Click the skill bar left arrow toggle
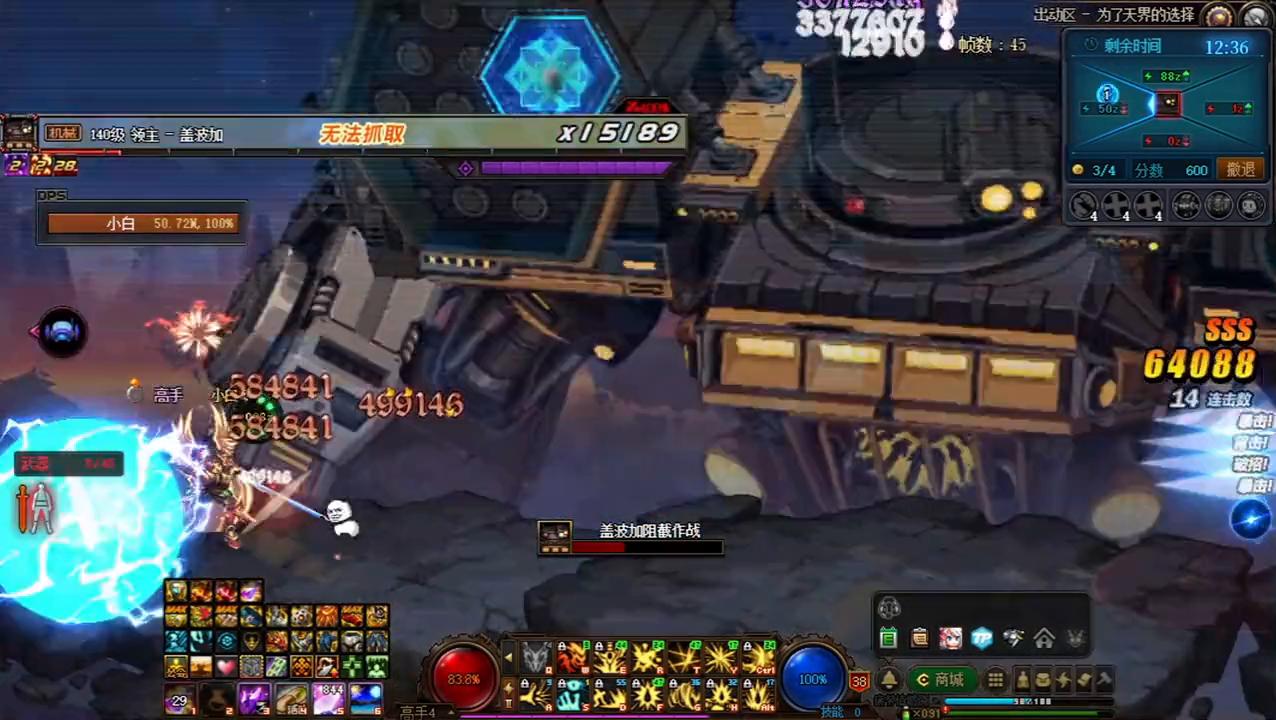 [x=508, y=658]
